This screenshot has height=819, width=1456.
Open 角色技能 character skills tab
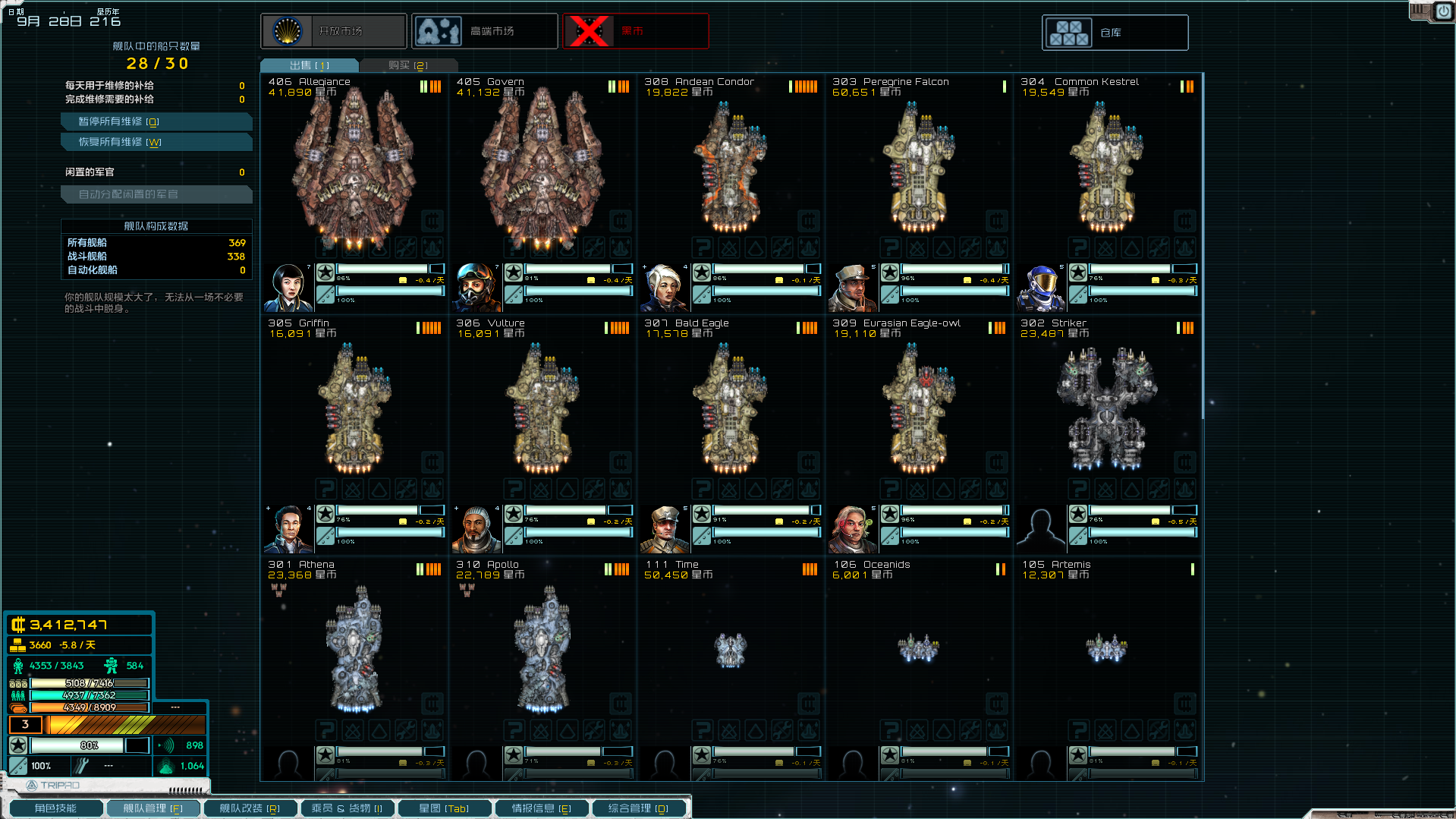point(55,808)
